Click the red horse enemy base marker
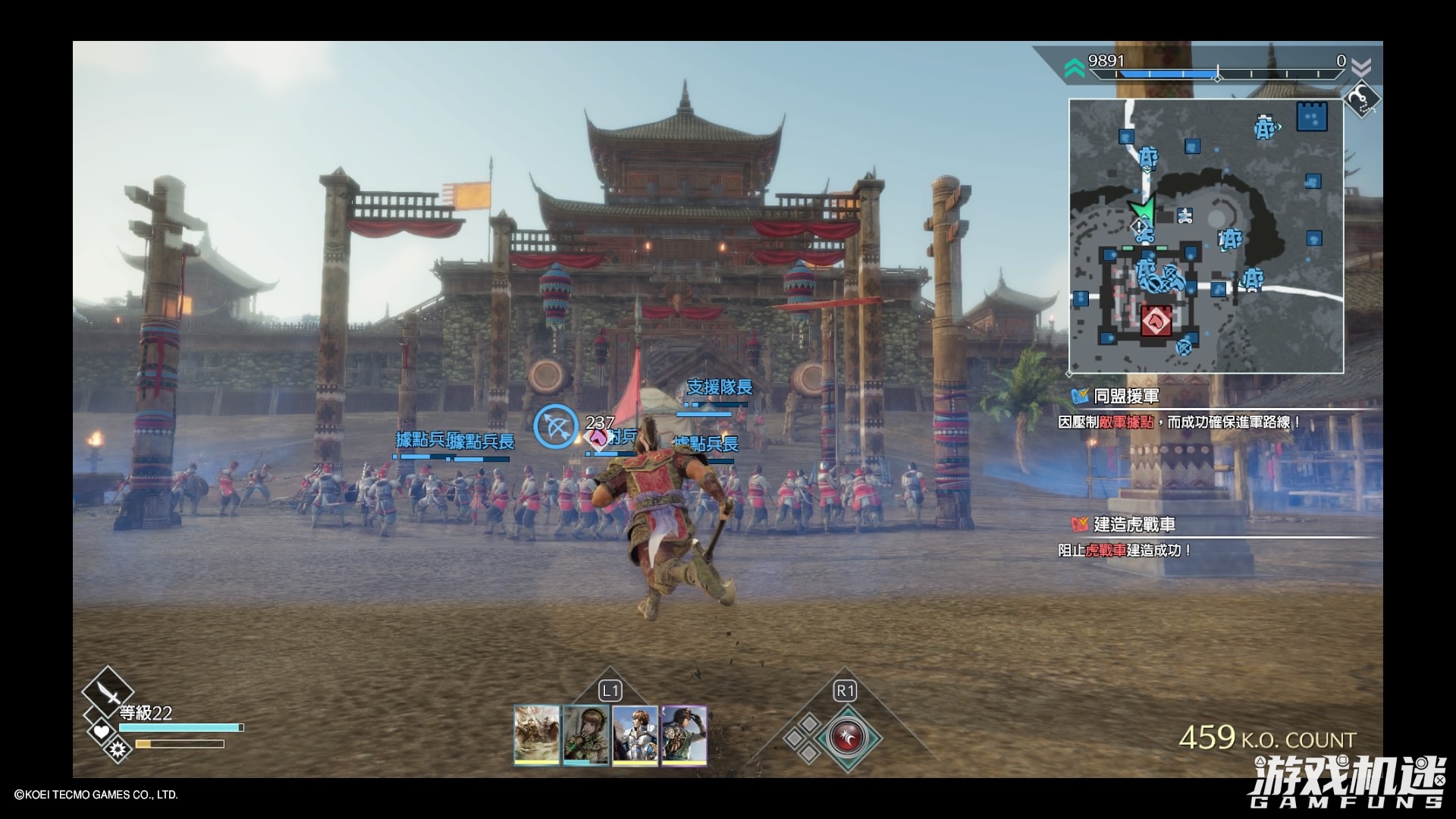 tap(1156, 321)
